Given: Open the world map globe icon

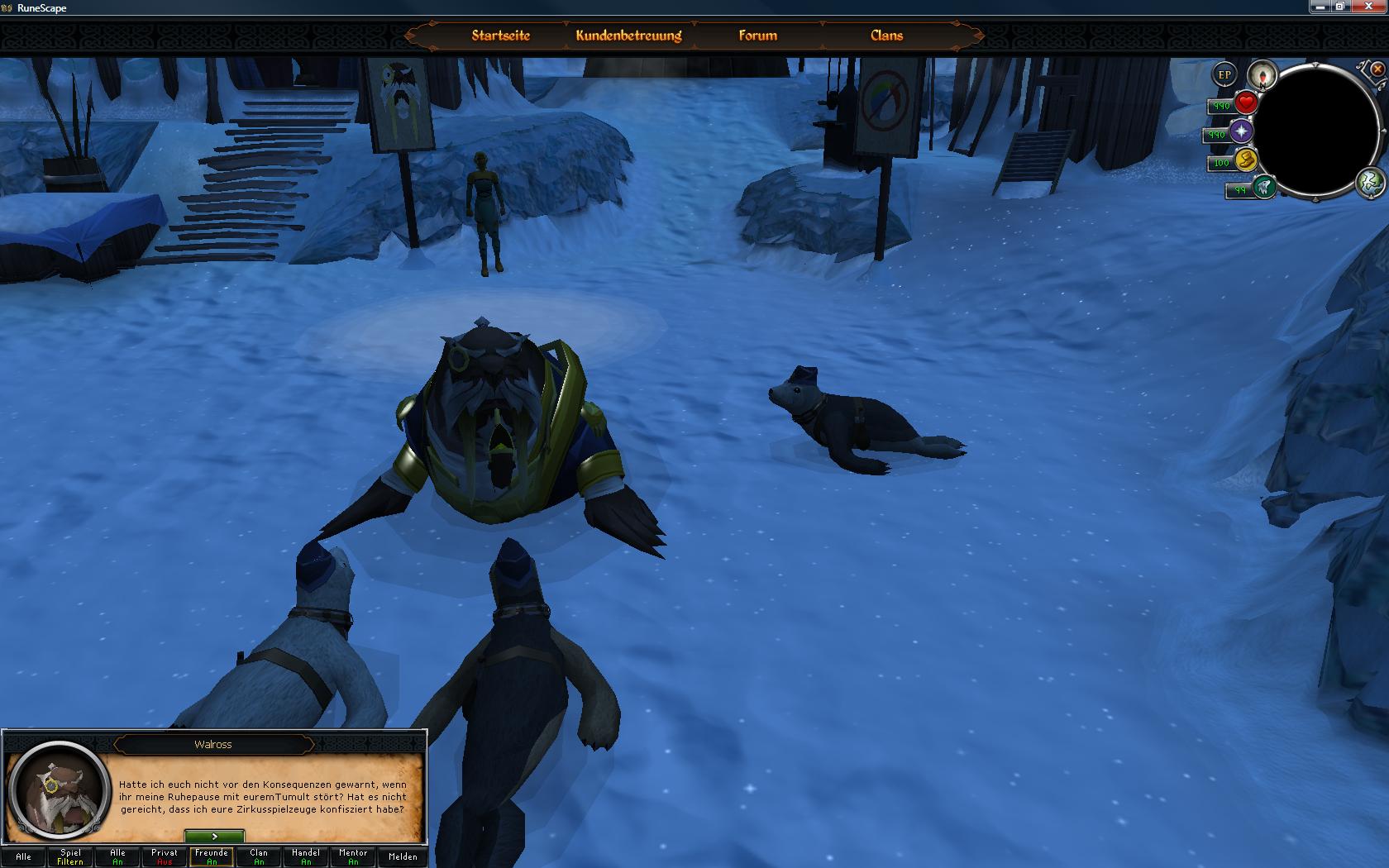Looking at the screenshot, I should pos(1370,182).
